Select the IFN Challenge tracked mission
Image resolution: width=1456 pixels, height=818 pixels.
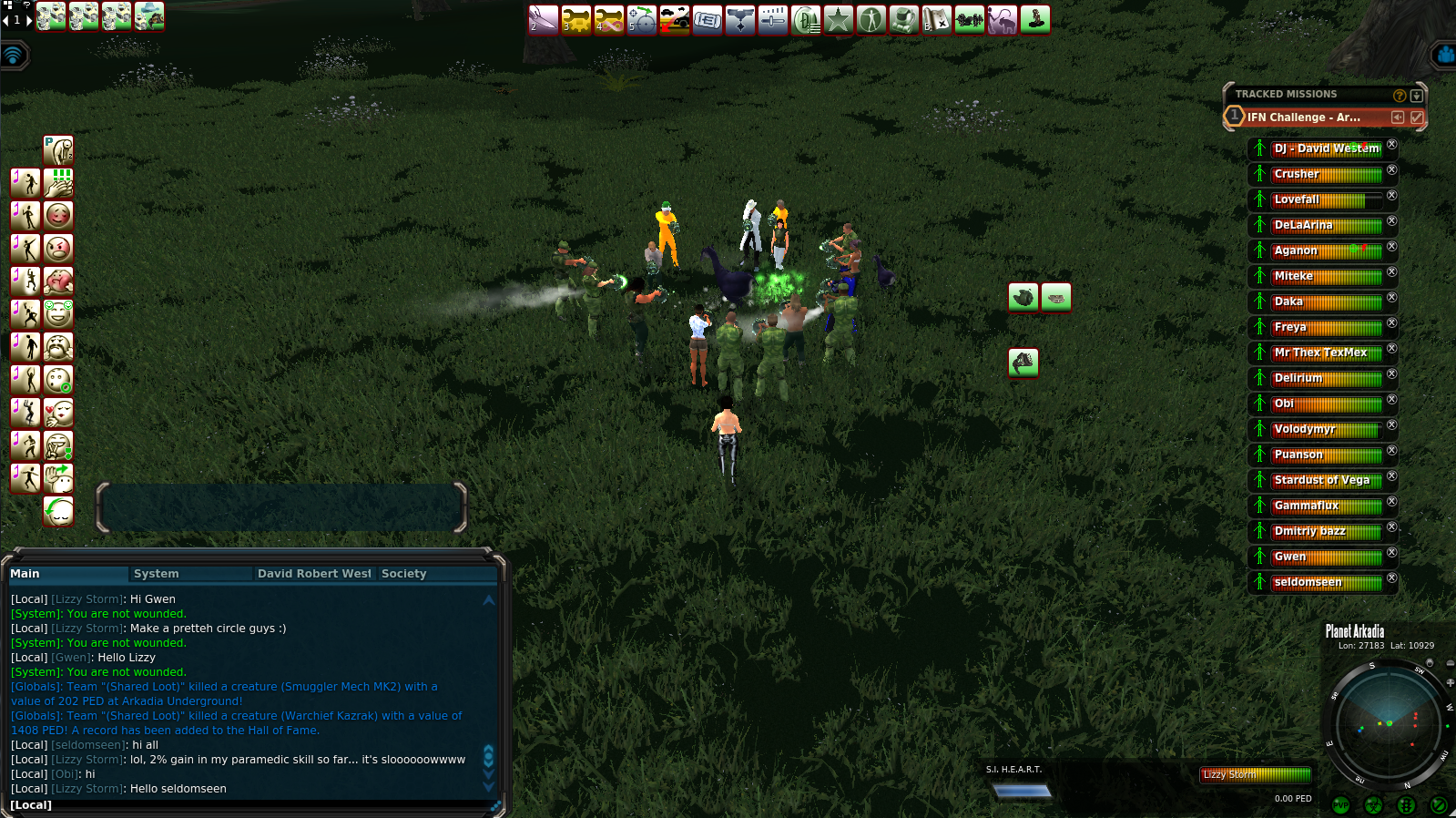point(1304,118)
